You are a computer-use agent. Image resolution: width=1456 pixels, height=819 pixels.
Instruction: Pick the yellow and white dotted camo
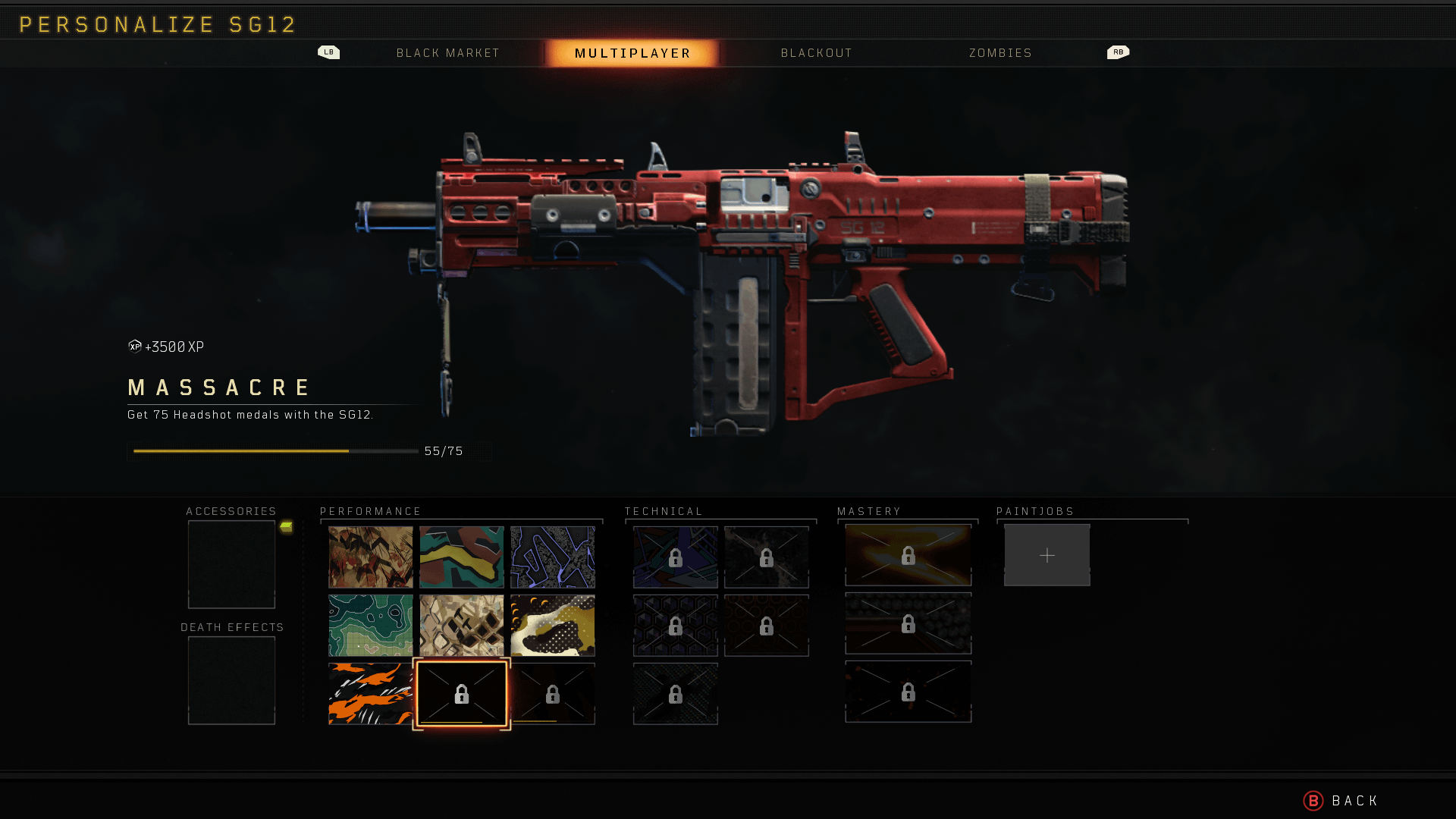point(552,626)
